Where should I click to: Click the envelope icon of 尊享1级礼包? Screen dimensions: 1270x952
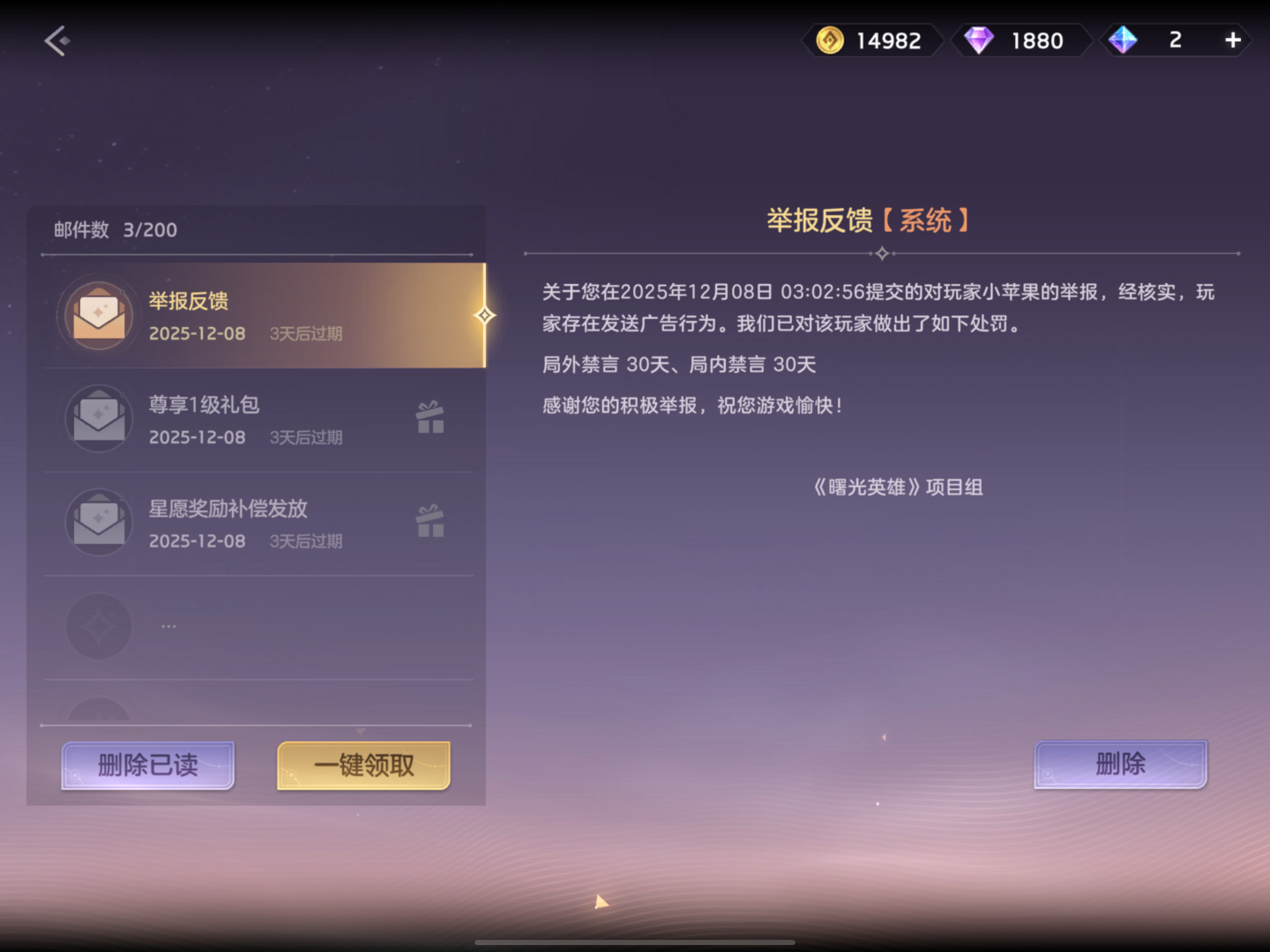click(x=99, y=418)
